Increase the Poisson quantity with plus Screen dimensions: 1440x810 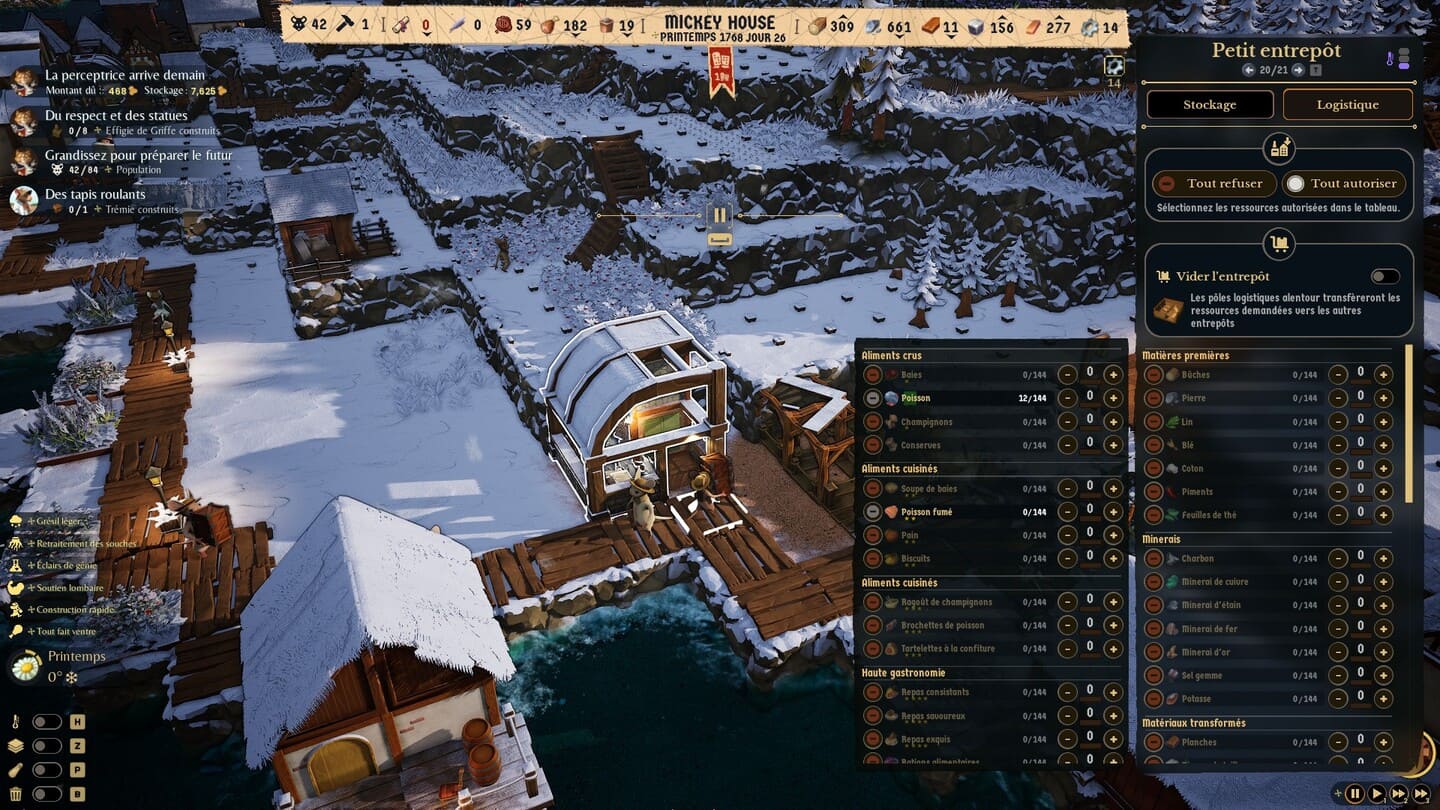[x=1113, y=398]
